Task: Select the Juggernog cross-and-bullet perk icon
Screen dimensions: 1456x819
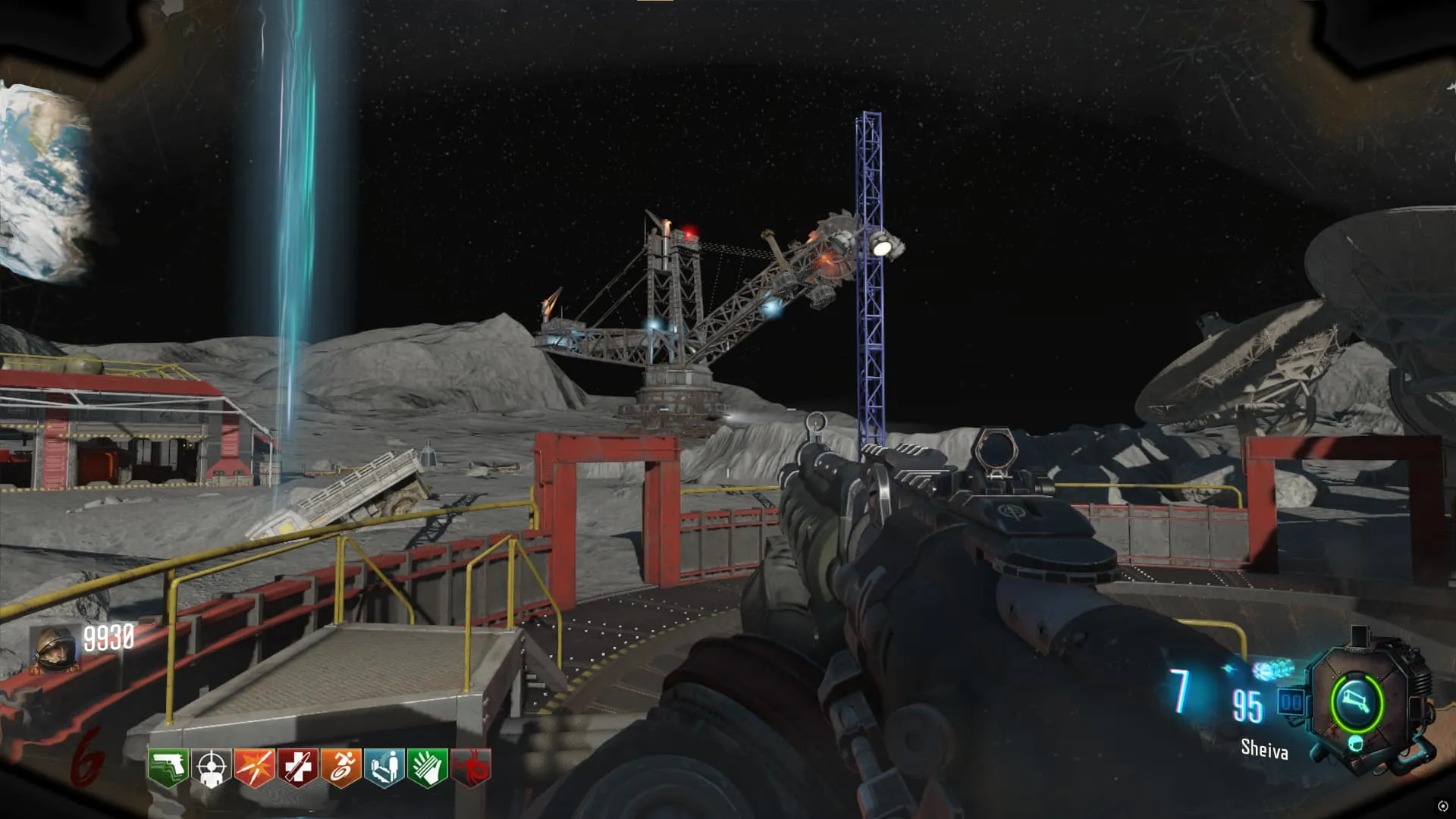Action: [x=297, y=767]
